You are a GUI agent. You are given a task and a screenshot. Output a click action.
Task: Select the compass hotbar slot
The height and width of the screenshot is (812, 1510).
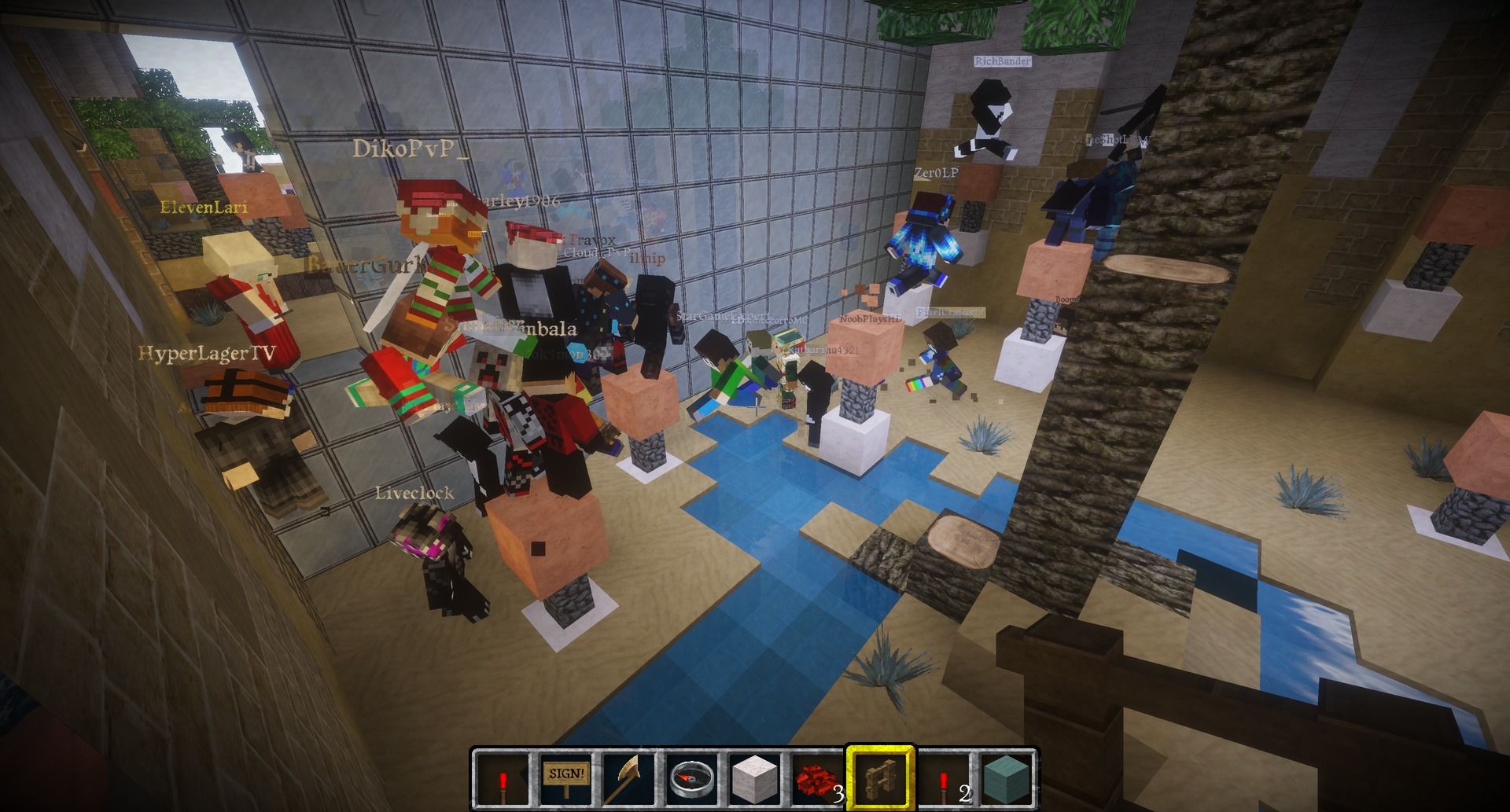692,778
